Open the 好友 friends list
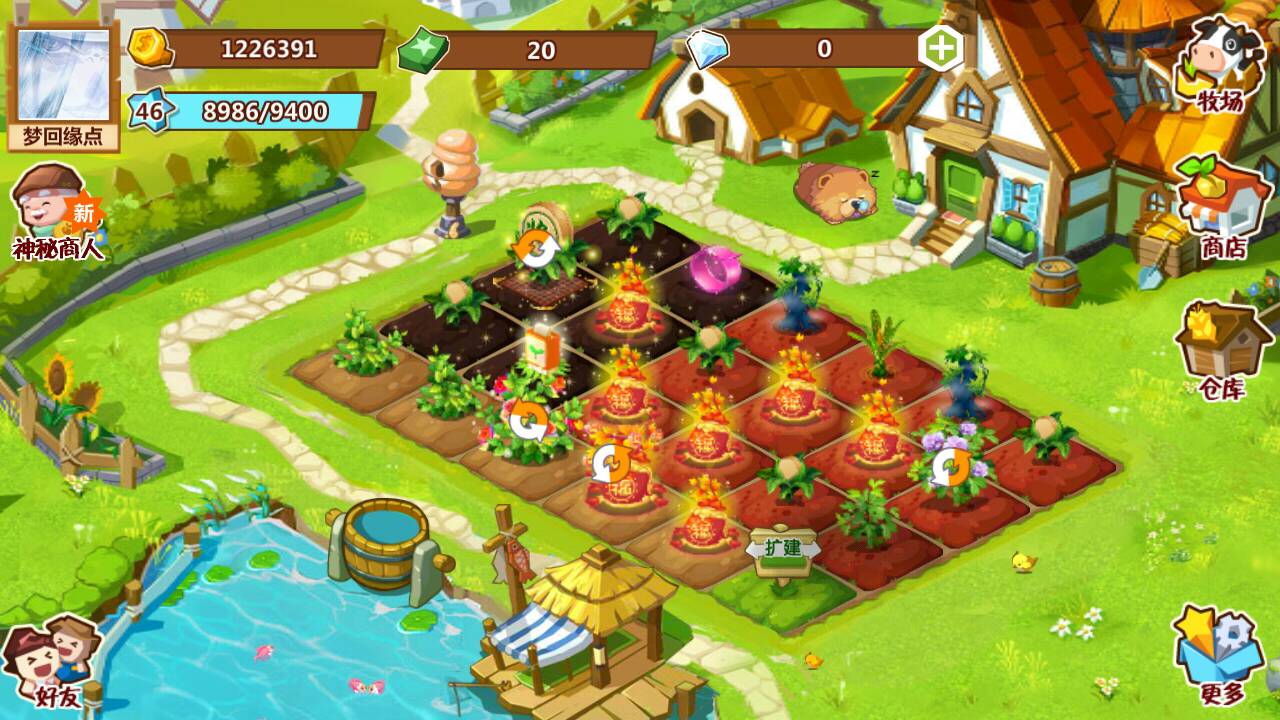The height and width of the screenshot is (720, 1280). [x=56, y=661]
